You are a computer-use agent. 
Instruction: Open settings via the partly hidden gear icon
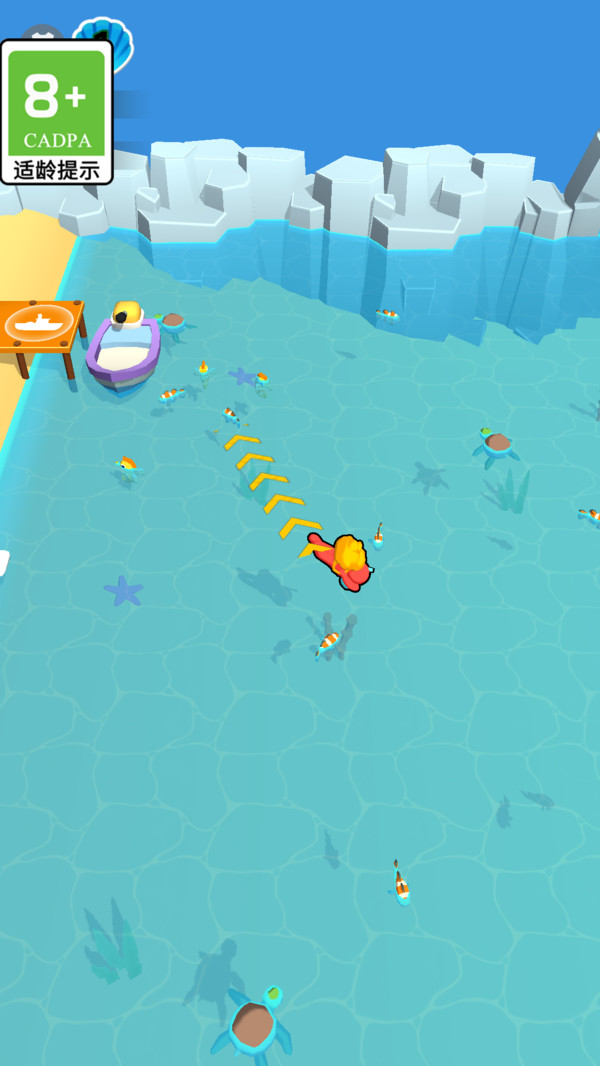click(x=43, y=33)
